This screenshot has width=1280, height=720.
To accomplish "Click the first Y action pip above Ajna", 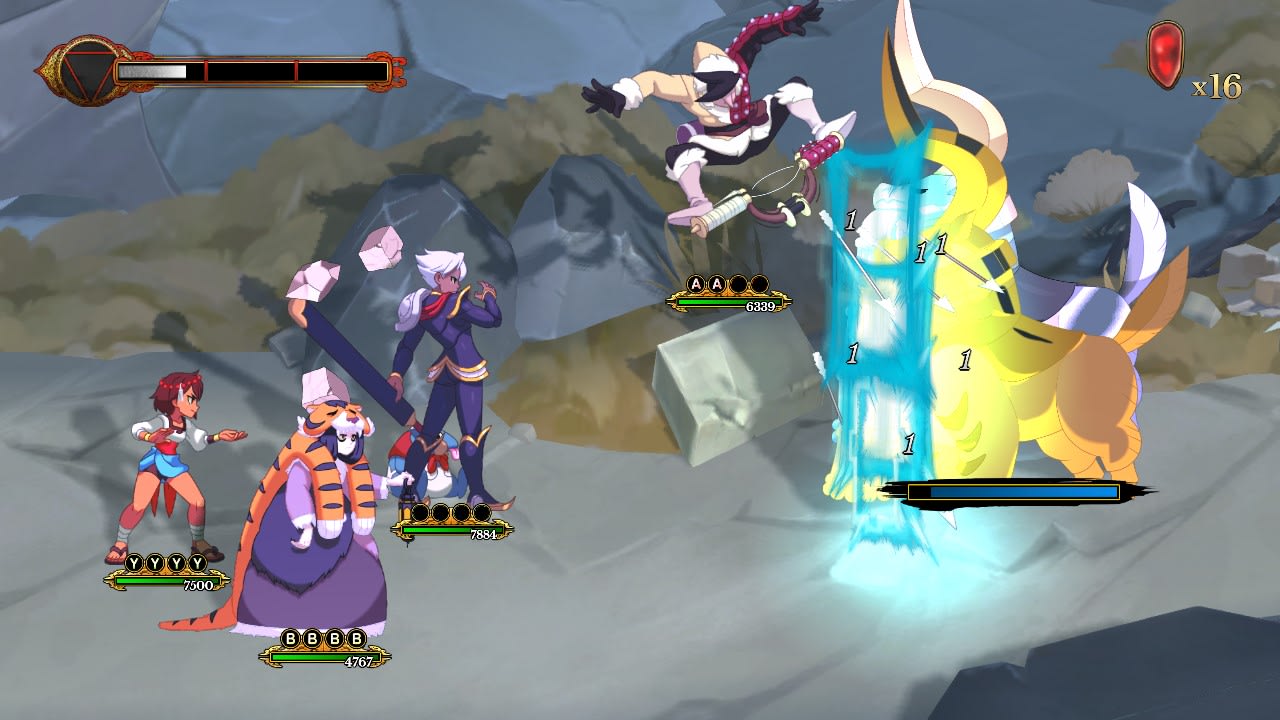I will click(134, 562).
